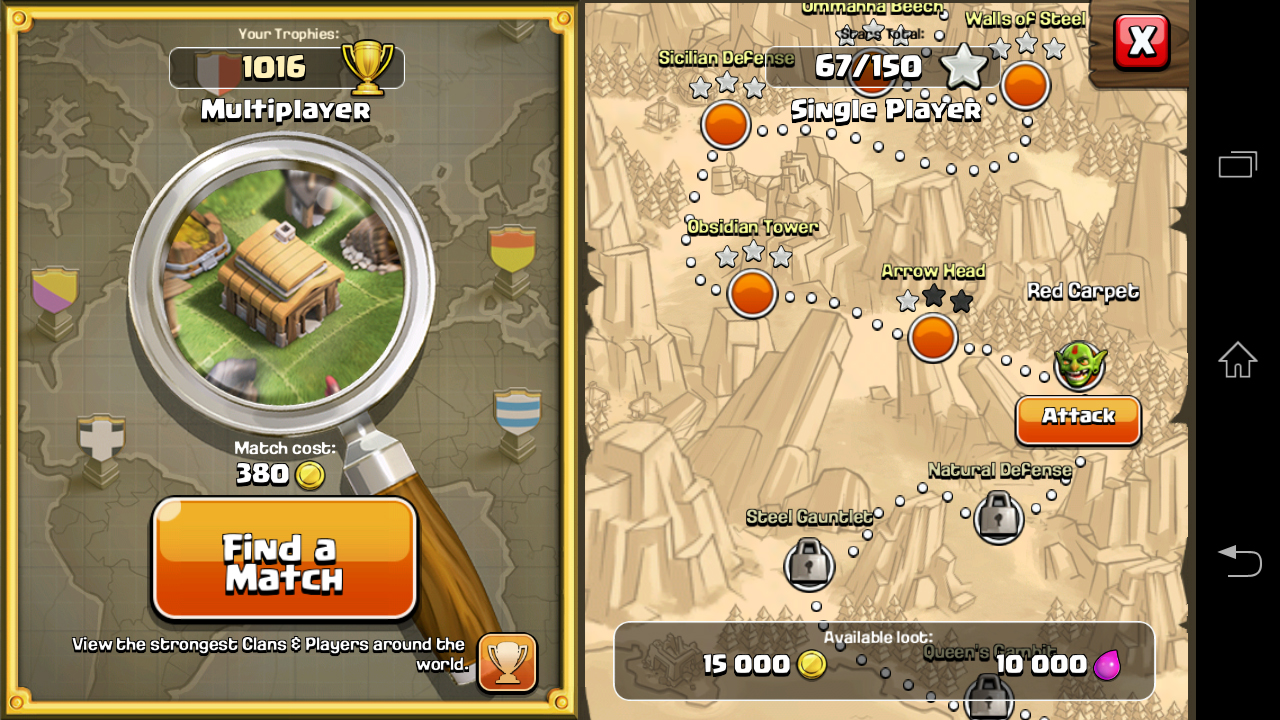Image resolution: width=1280 pixels, height=720 pixels.
Task: Tap the pink elixir icon in loot bar
Action: [x=1105, y=665]
